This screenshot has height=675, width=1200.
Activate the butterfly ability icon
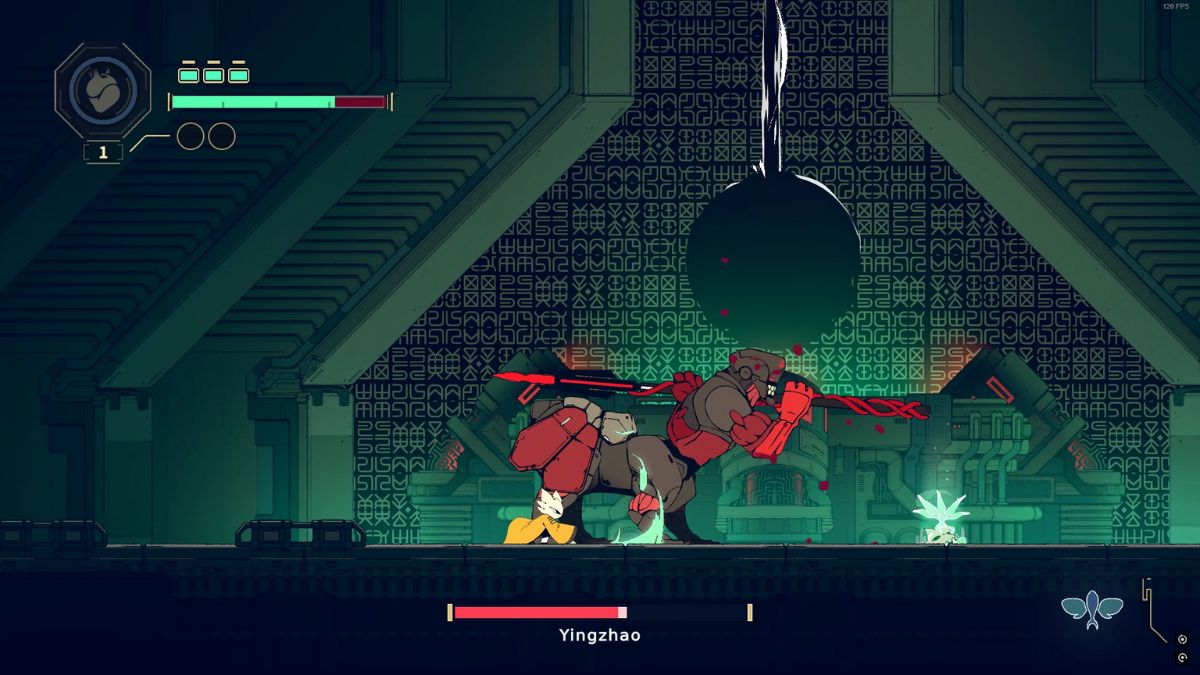pyautogui.click(x=1092, y=608)
